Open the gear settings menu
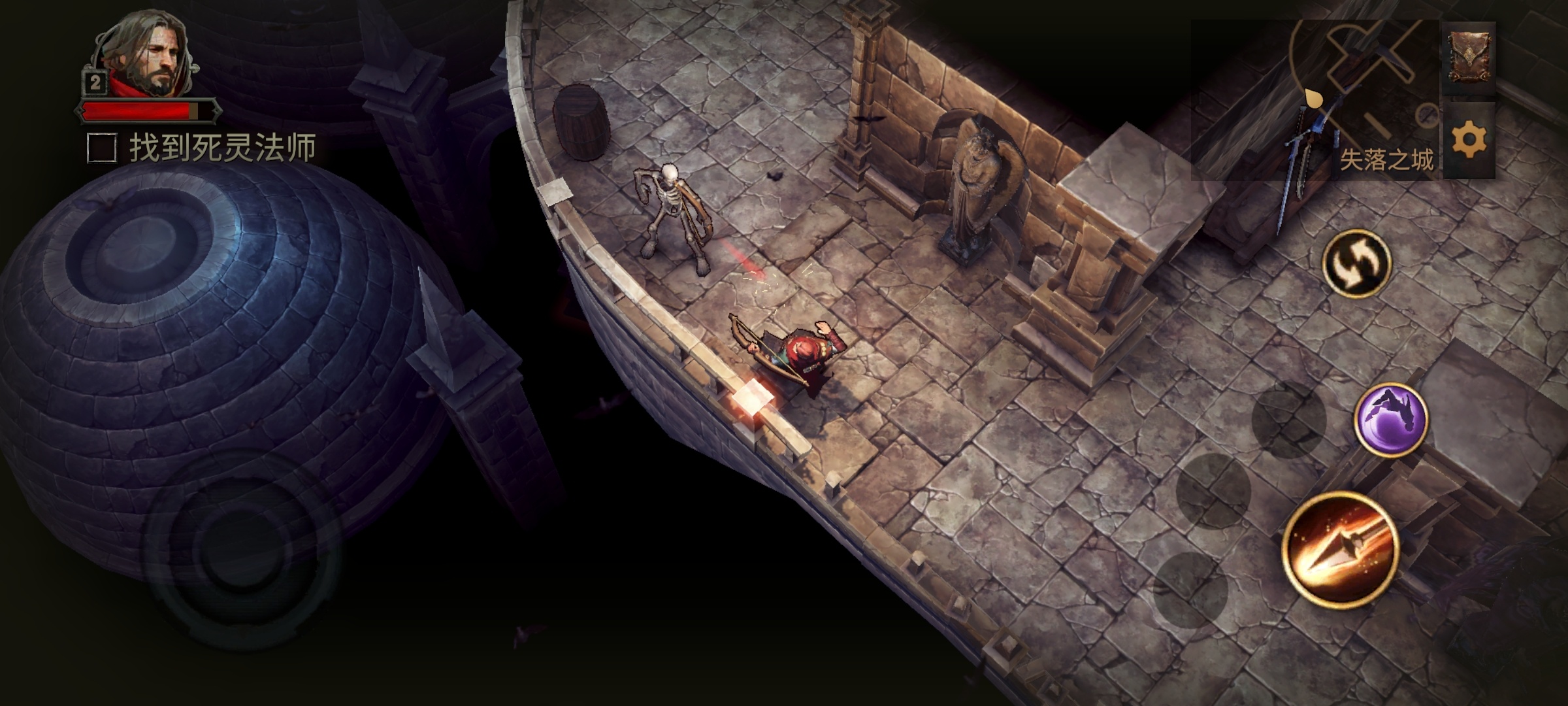The width and height of the screenshot is (1568, 706). point(1469,140)
